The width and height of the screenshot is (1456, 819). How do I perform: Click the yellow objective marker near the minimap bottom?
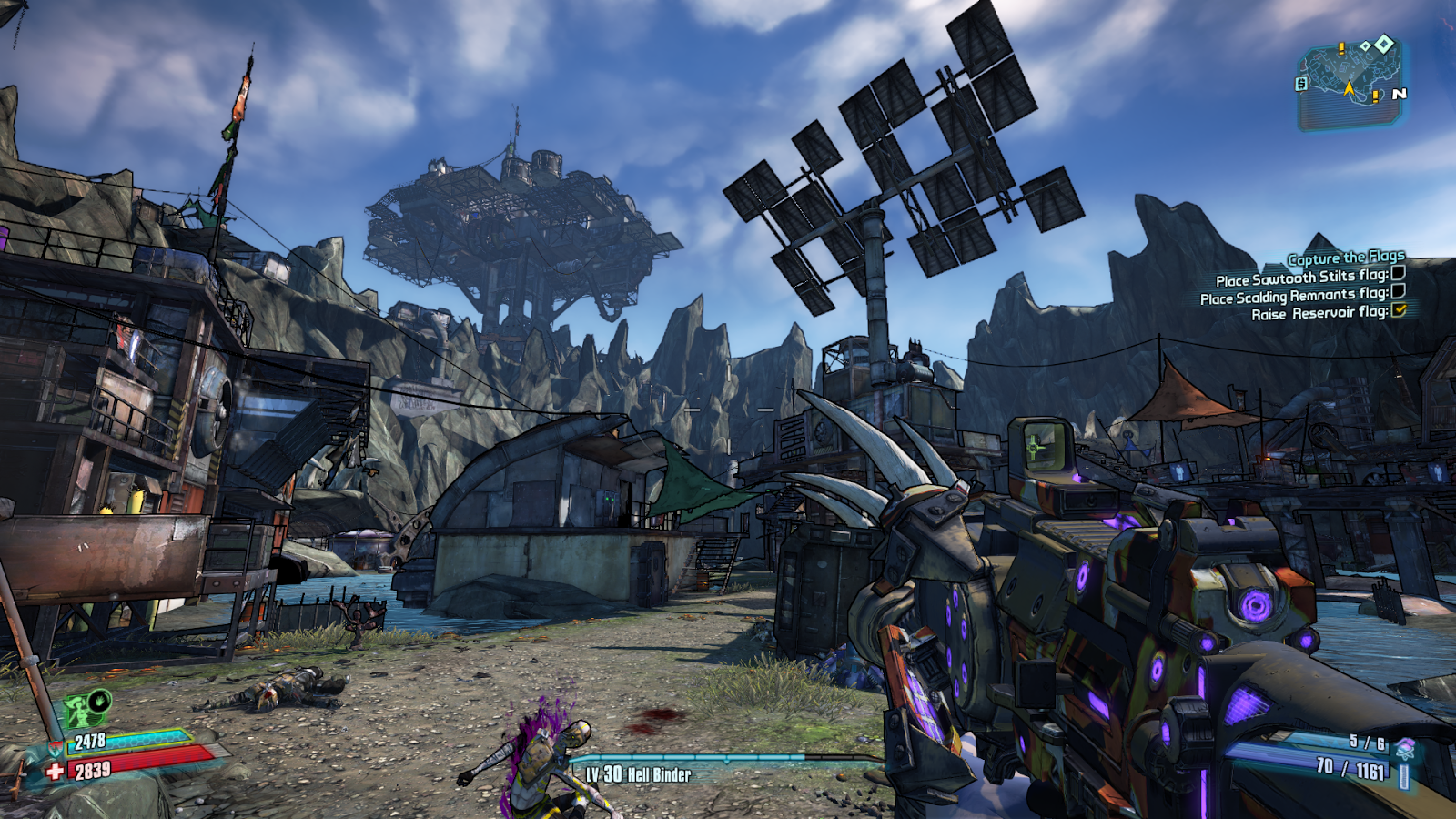click(1376, 98)
